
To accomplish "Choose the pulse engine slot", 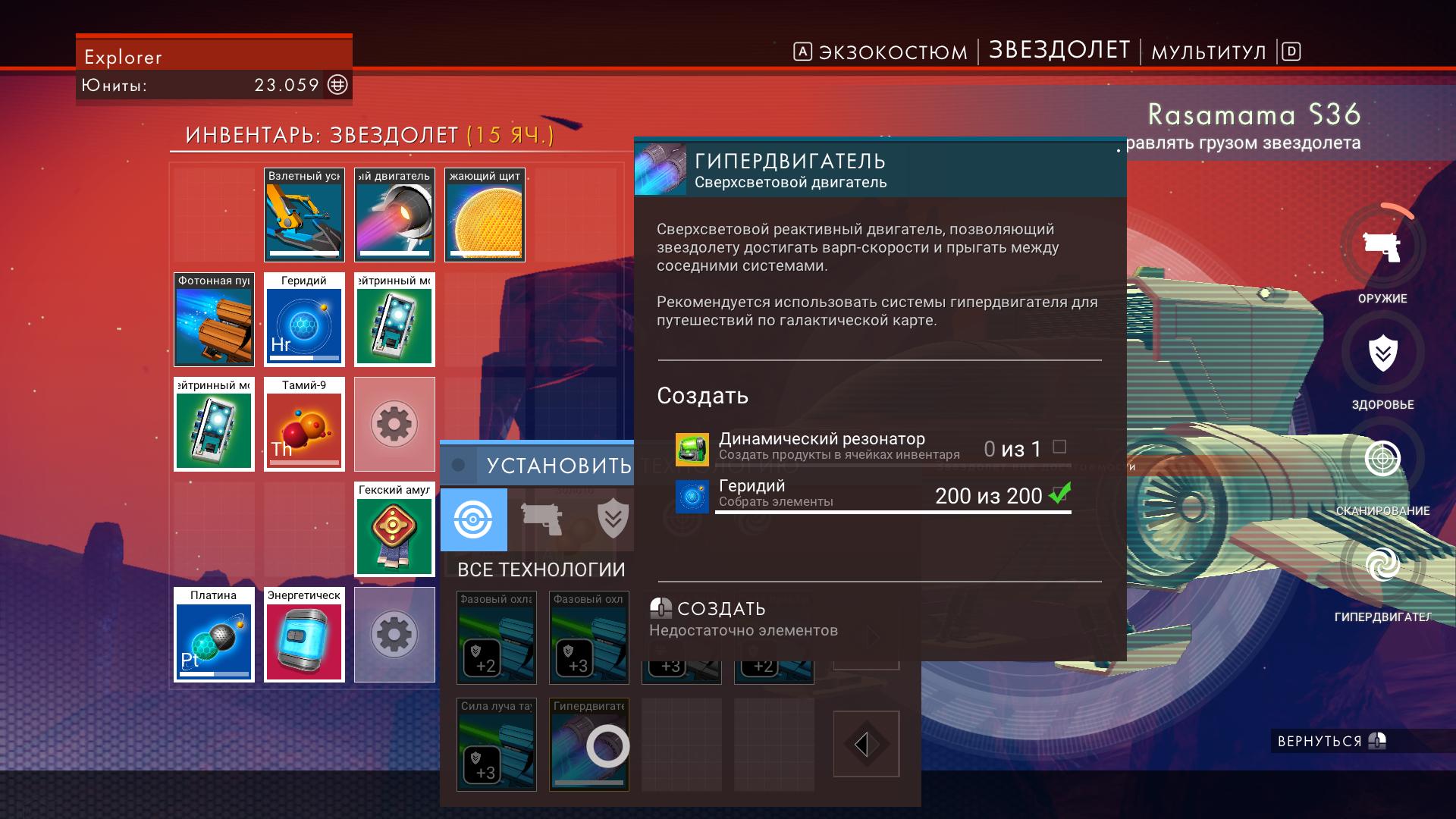I will tap(394, 215).
